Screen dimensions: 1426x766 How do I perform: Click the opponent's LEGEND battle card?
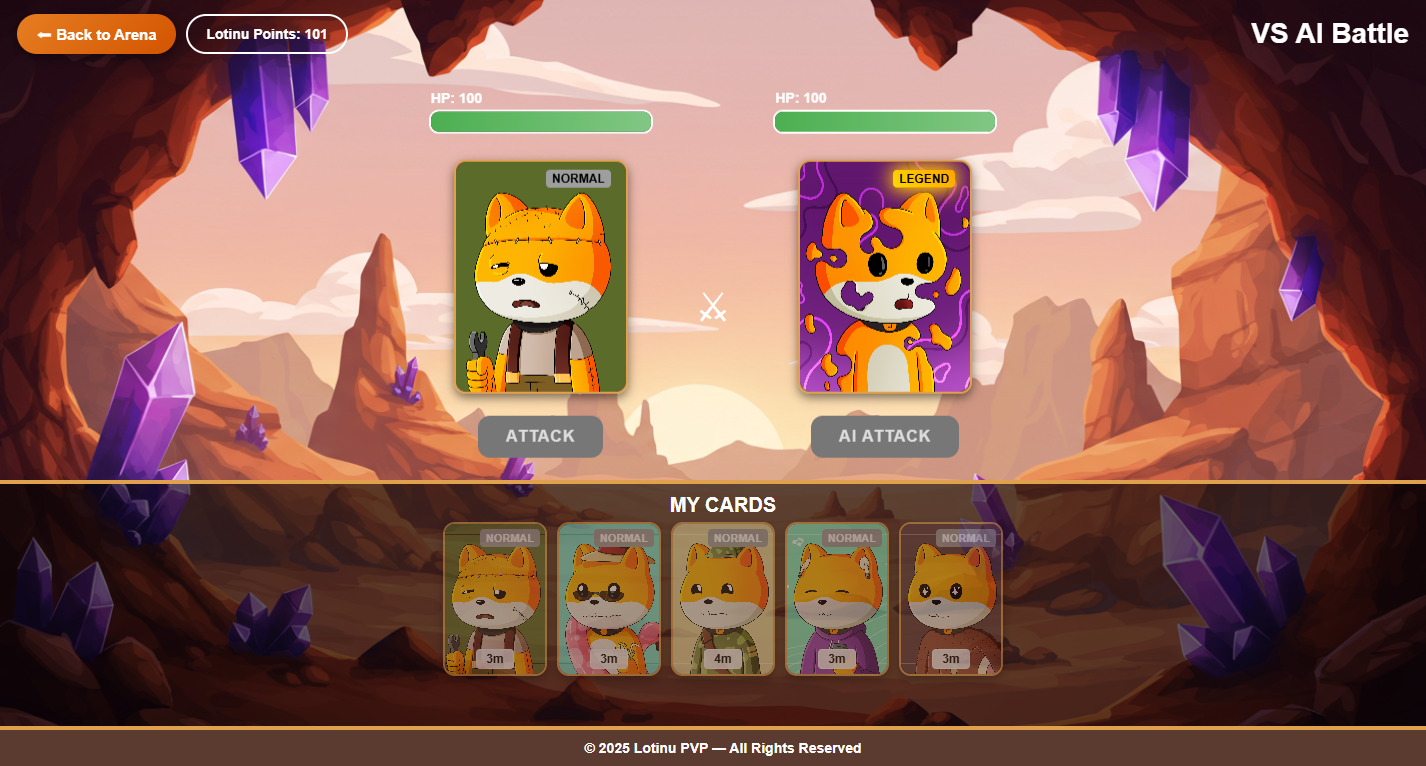click(885, 277)
